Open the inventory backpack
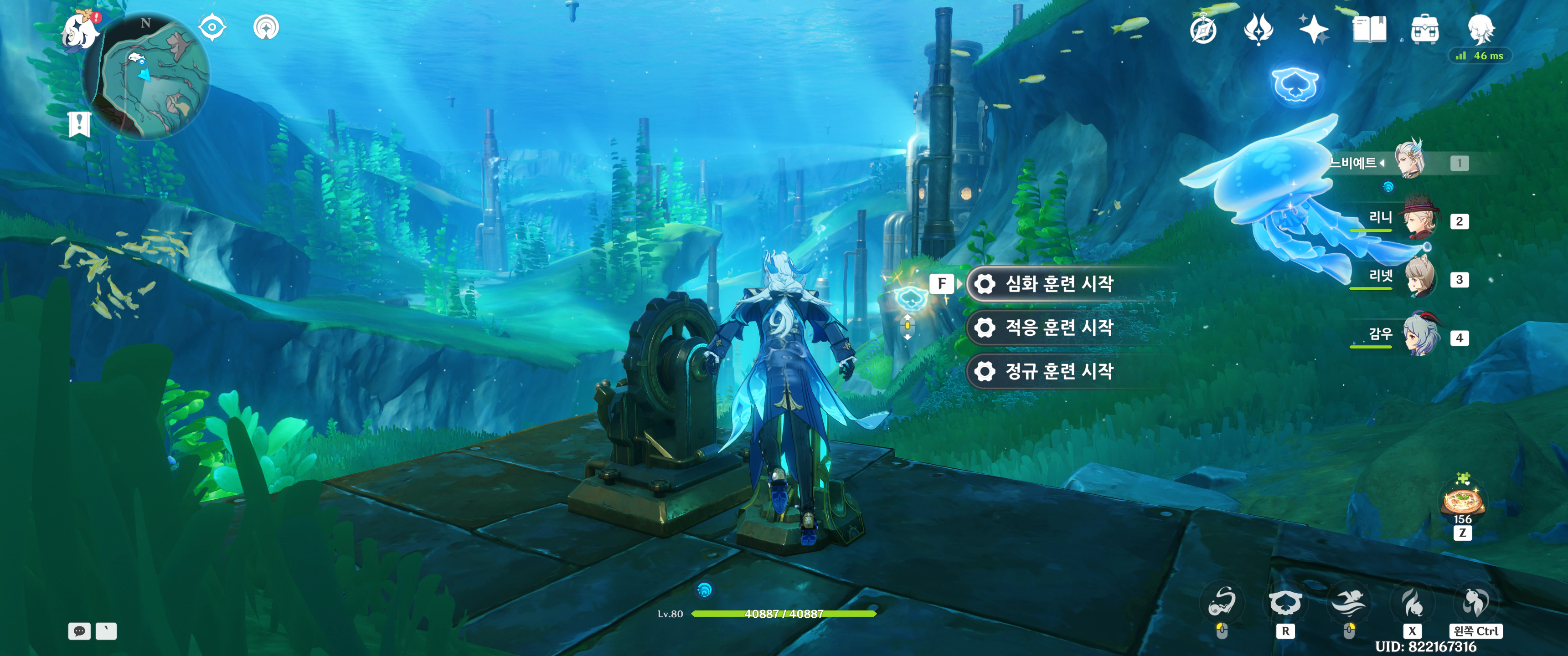 click(x=1424, y=29)
